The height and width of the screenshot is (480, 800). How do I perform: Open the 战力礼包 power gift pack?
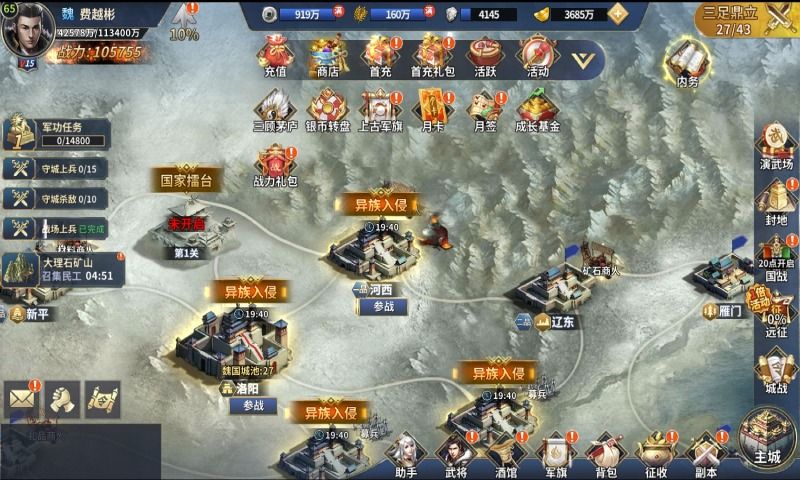click(x=275, y=165)
